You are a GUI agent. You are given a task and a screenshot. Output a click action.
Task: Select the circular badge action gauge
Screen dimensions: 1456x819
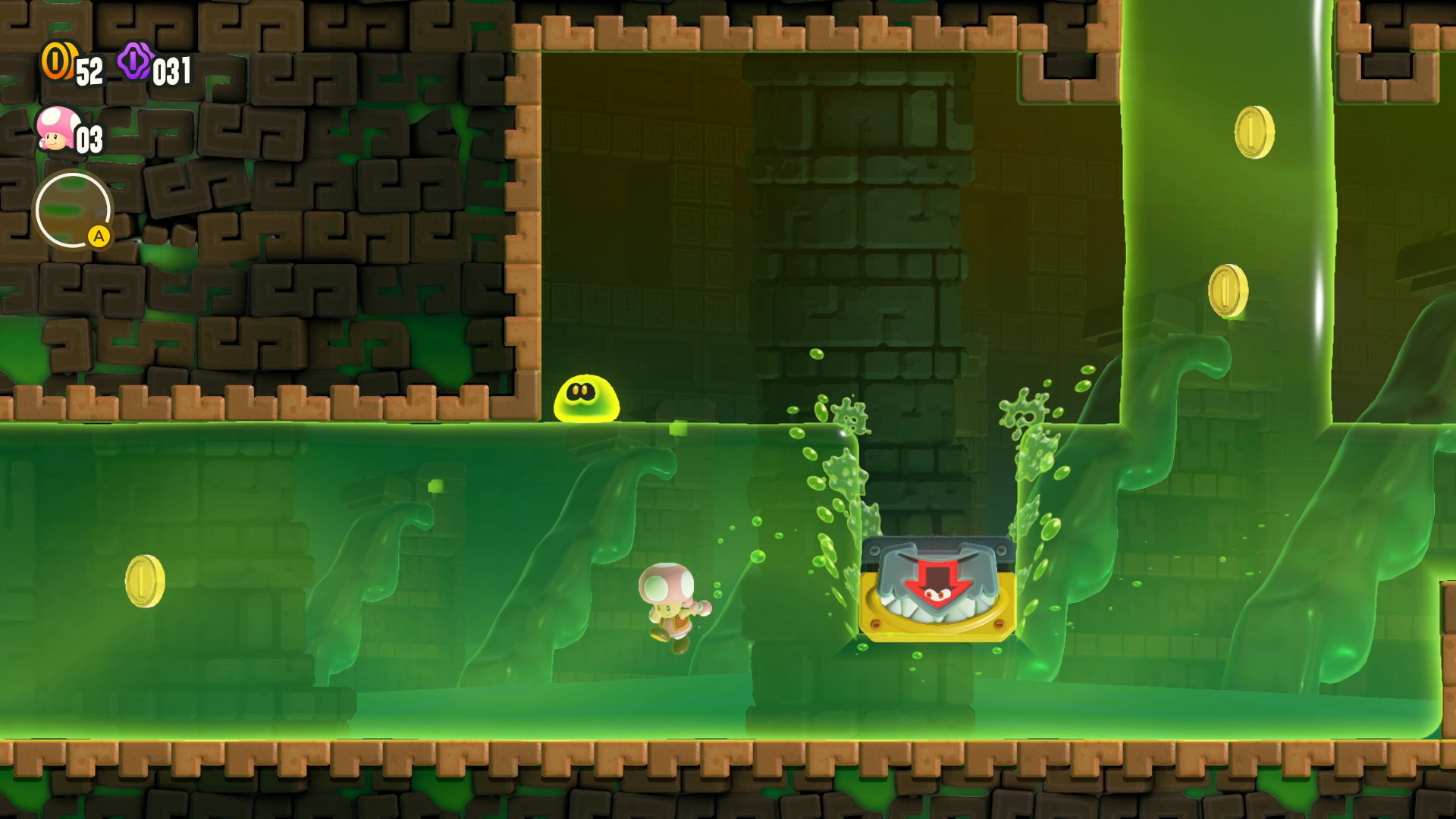[x=73, y=211]
